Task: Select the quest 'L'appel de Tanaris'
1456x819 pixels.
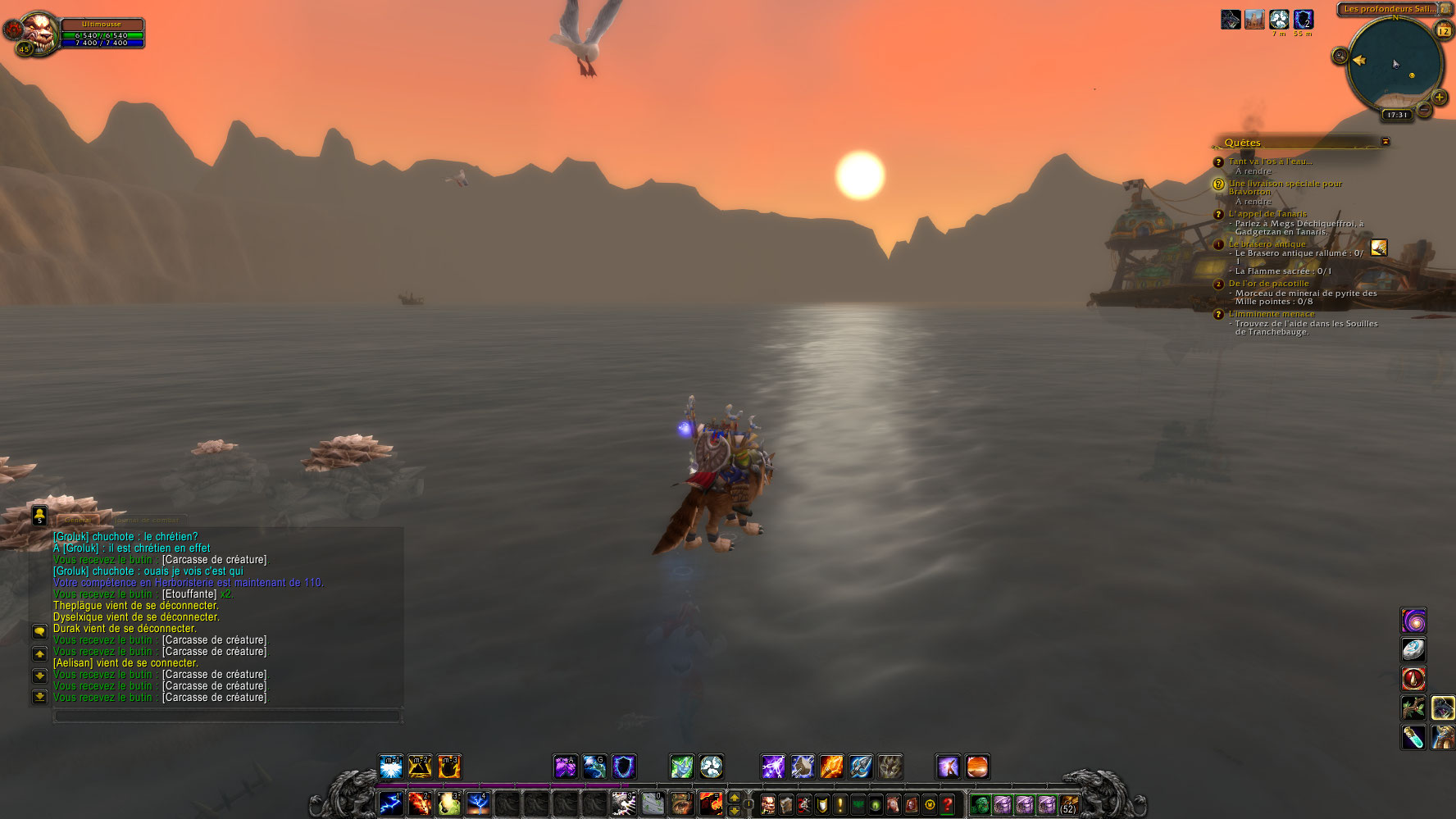Action: [x=1267, y=214]
